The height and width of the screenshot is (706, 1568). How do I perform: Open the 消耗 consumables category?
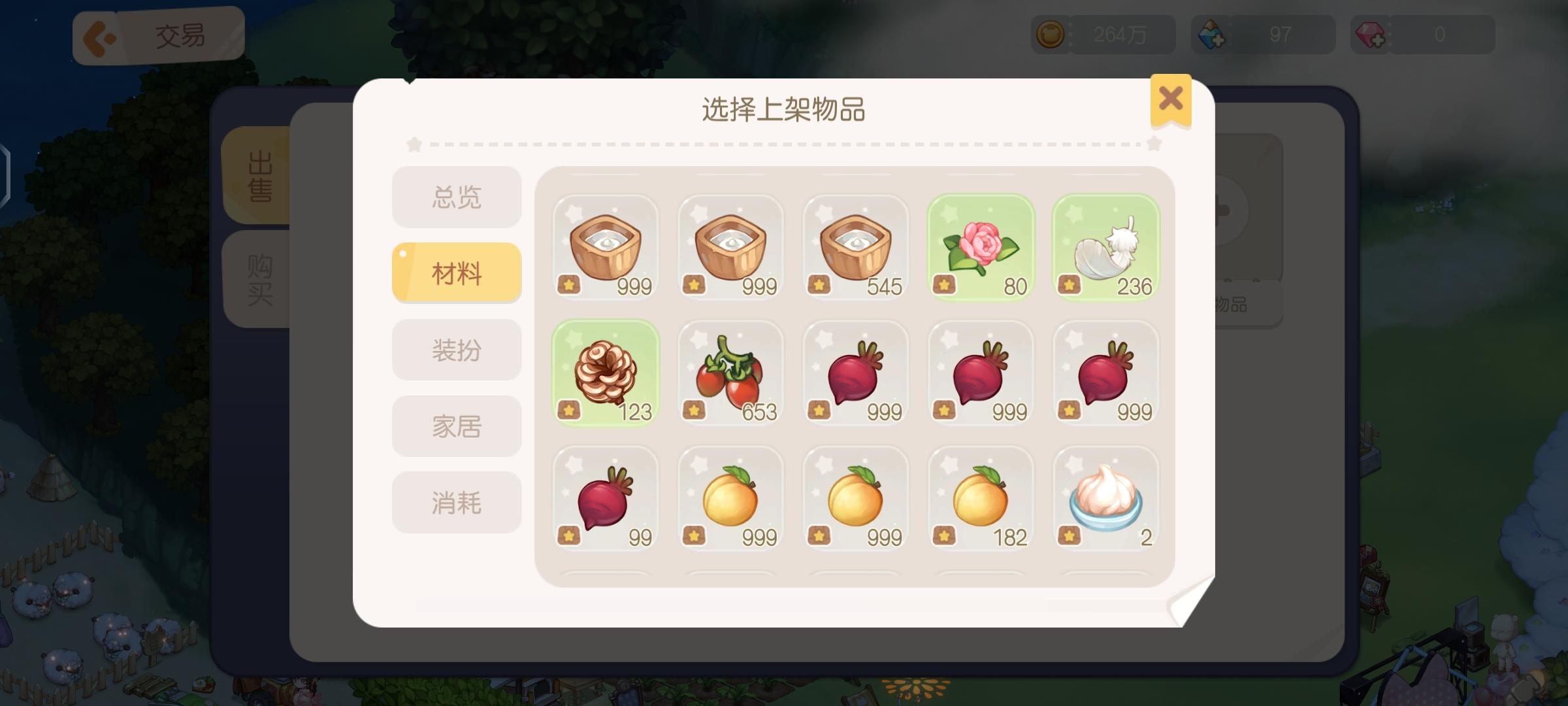pos(456,502)
